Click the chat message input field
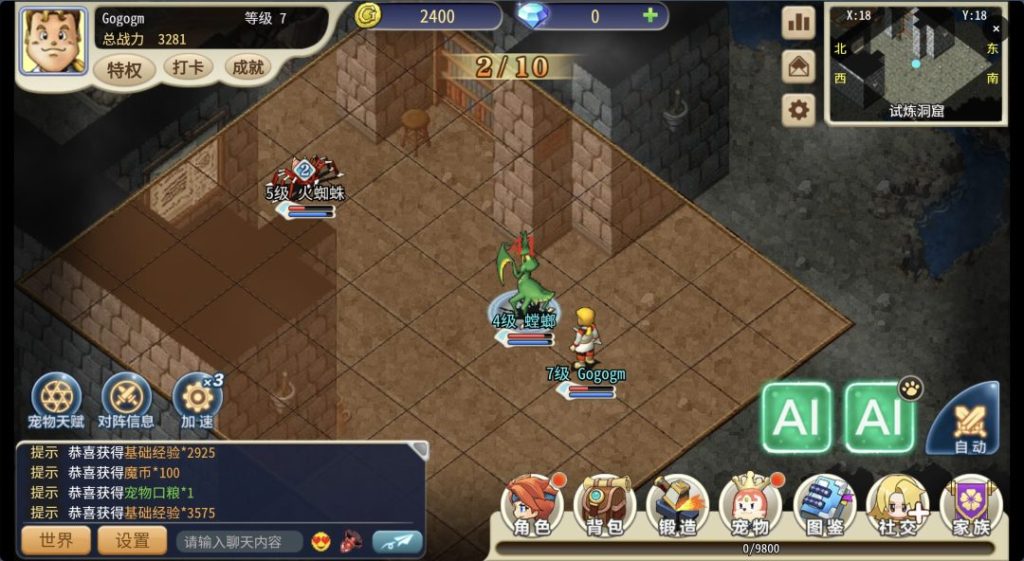This screenshot has height=561, width=1024. (x=239, y=542)
